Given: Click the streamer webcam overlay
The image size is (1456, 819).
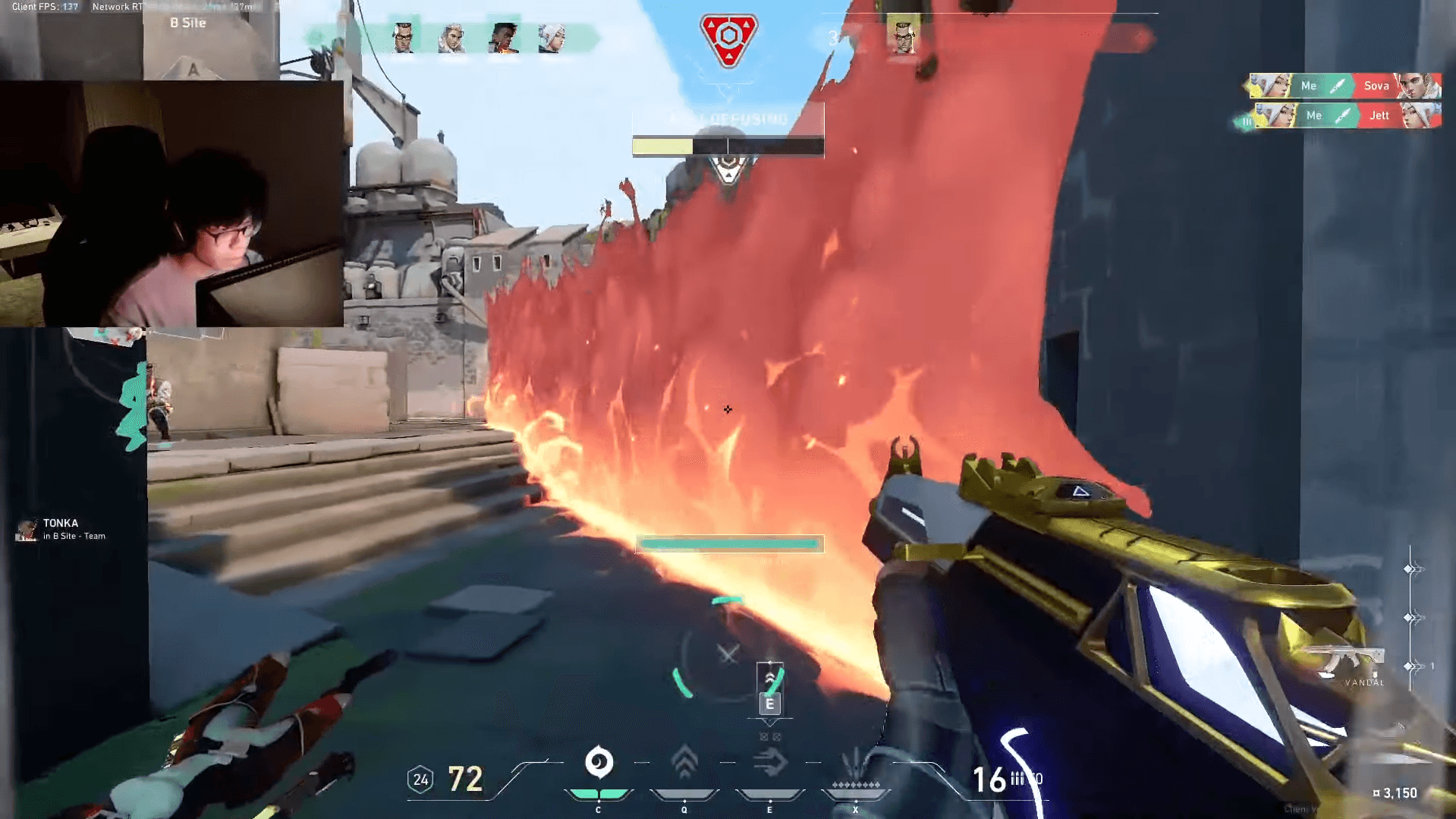Looking at the screenshot, I should click(x=171, y=203).
